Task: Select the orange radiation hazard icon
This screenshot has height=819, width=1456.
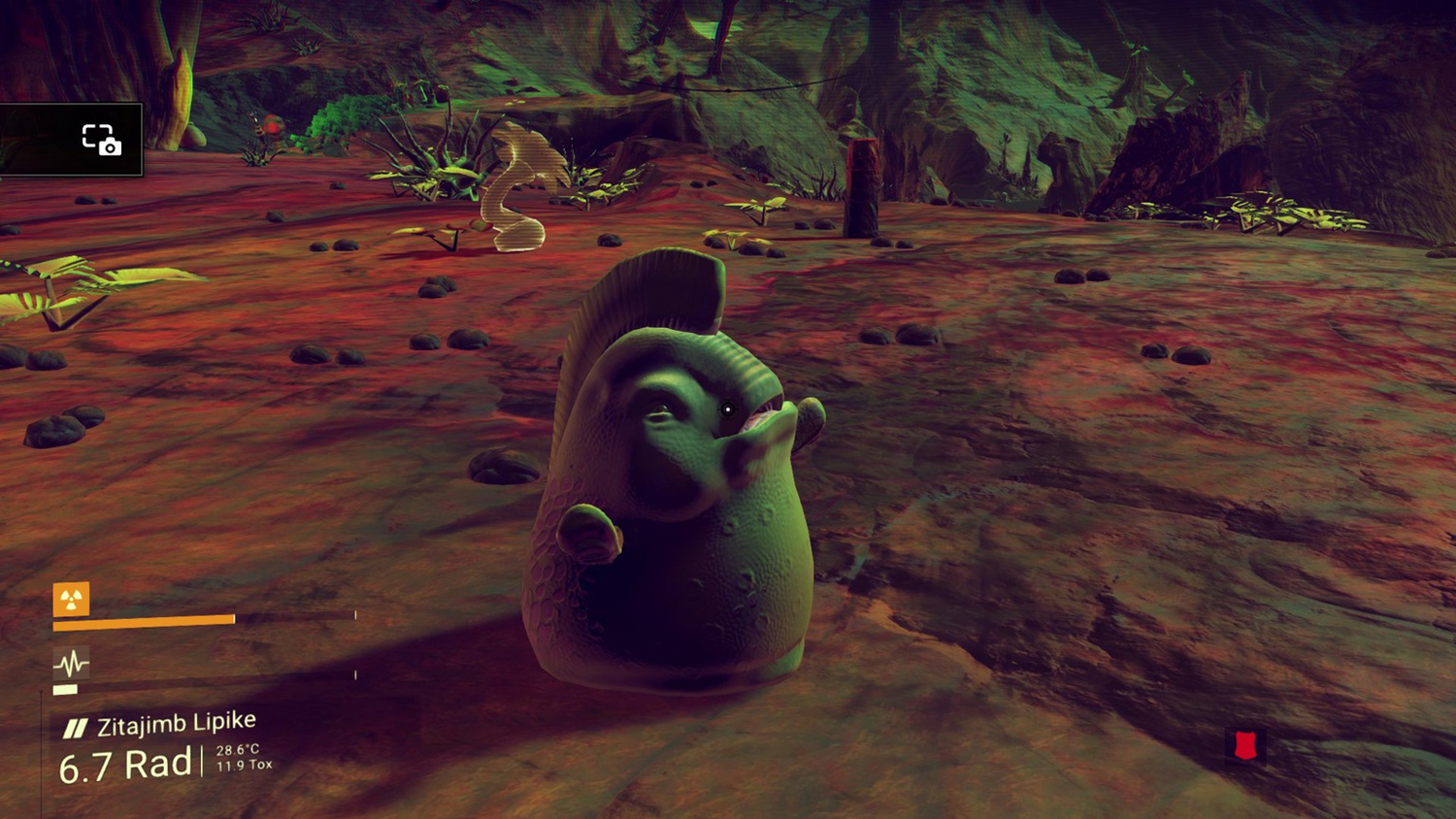Action: point(71,600)
